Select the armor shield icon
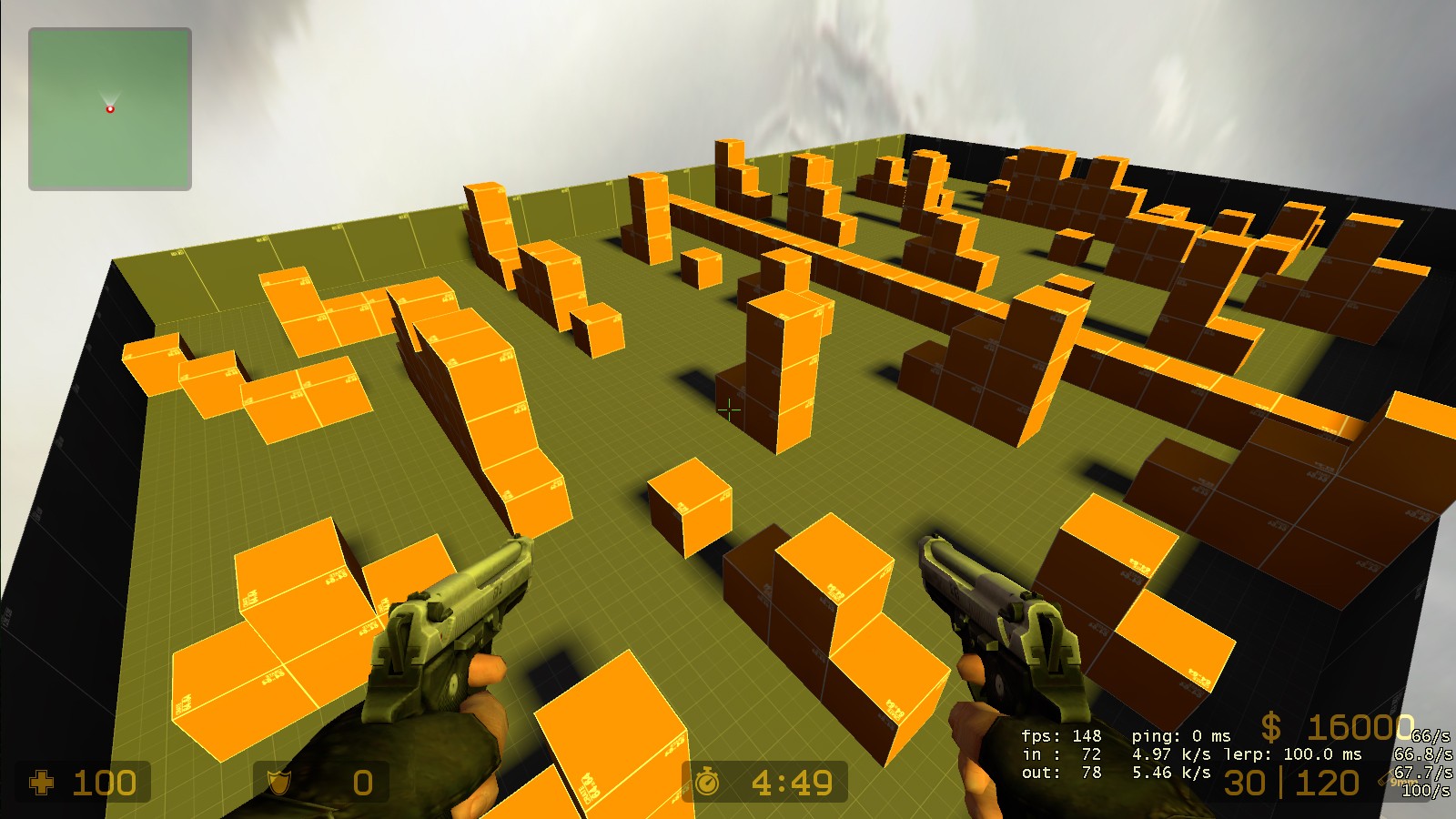The width and height of the screenshot is (1456, 819). (277, 783)
